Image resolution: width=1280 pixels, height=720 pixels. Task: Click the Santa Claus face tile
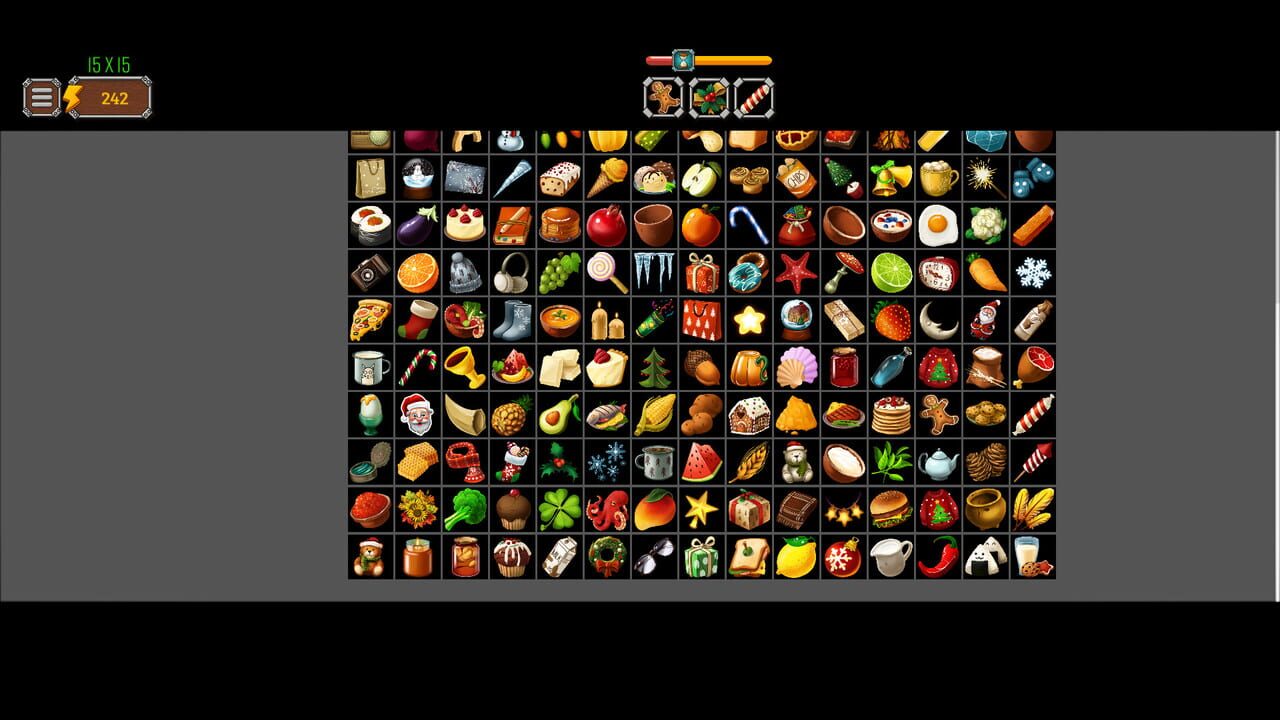417,415
